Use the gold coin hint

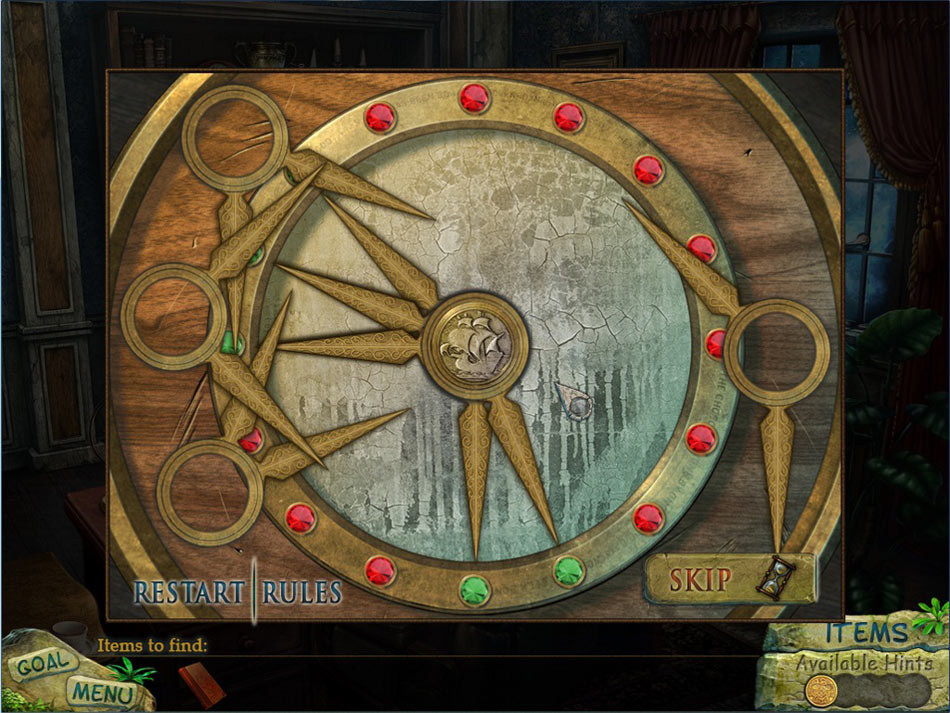click(822, 689)
